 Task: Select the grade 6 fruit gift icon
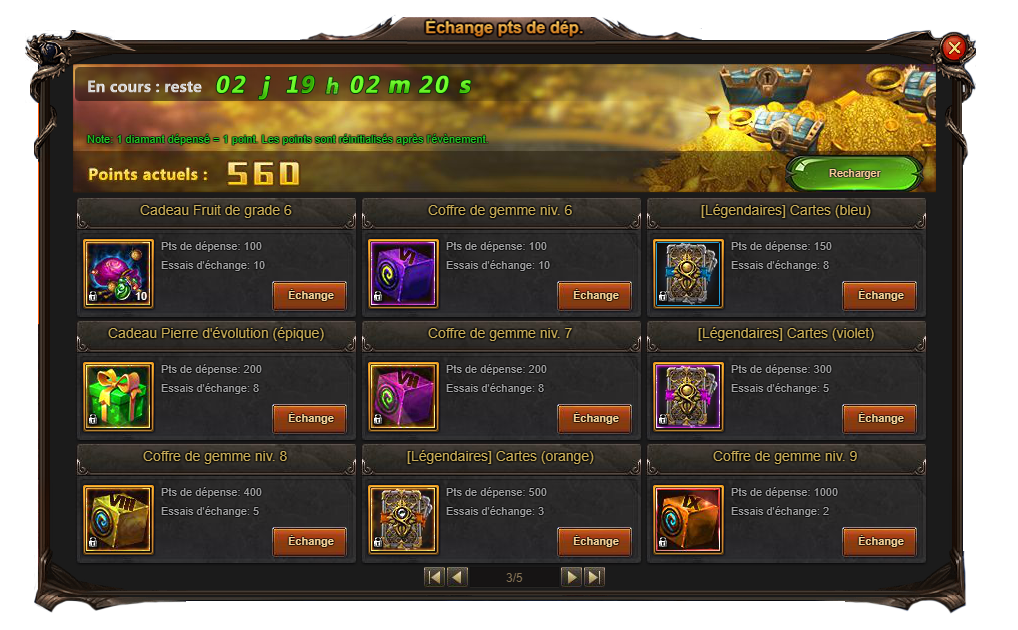coord(118,273)
